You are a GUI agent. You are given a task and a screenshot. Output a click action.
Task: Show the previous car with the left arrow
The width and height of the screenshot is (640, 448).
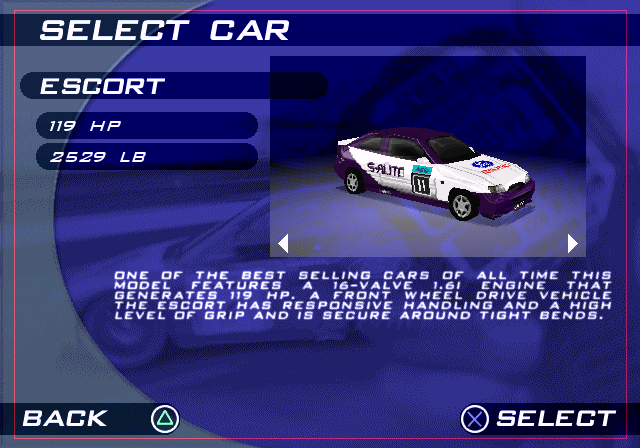[283, 242]
